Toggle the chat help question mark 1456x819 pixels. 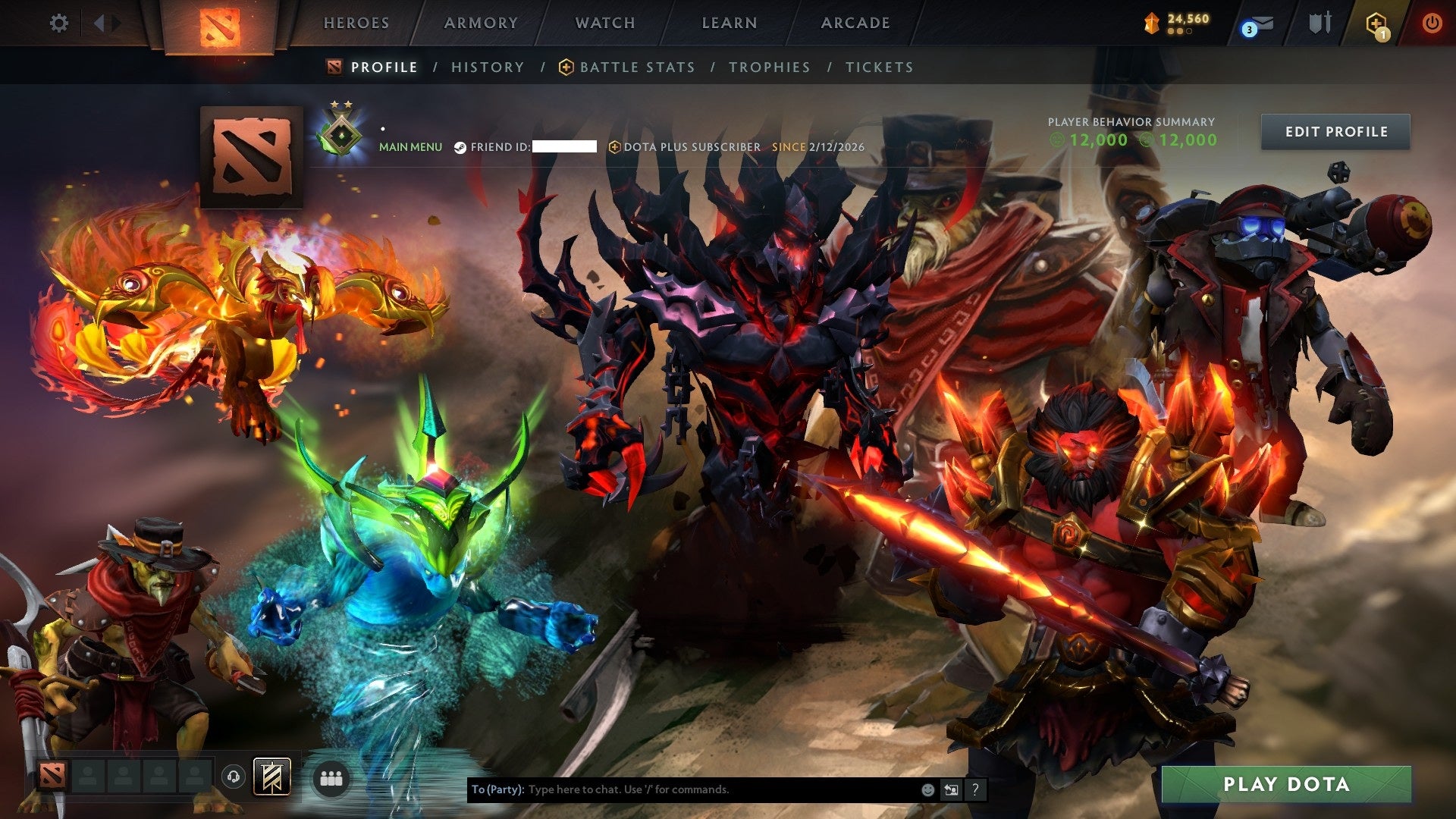pos(975,789)
